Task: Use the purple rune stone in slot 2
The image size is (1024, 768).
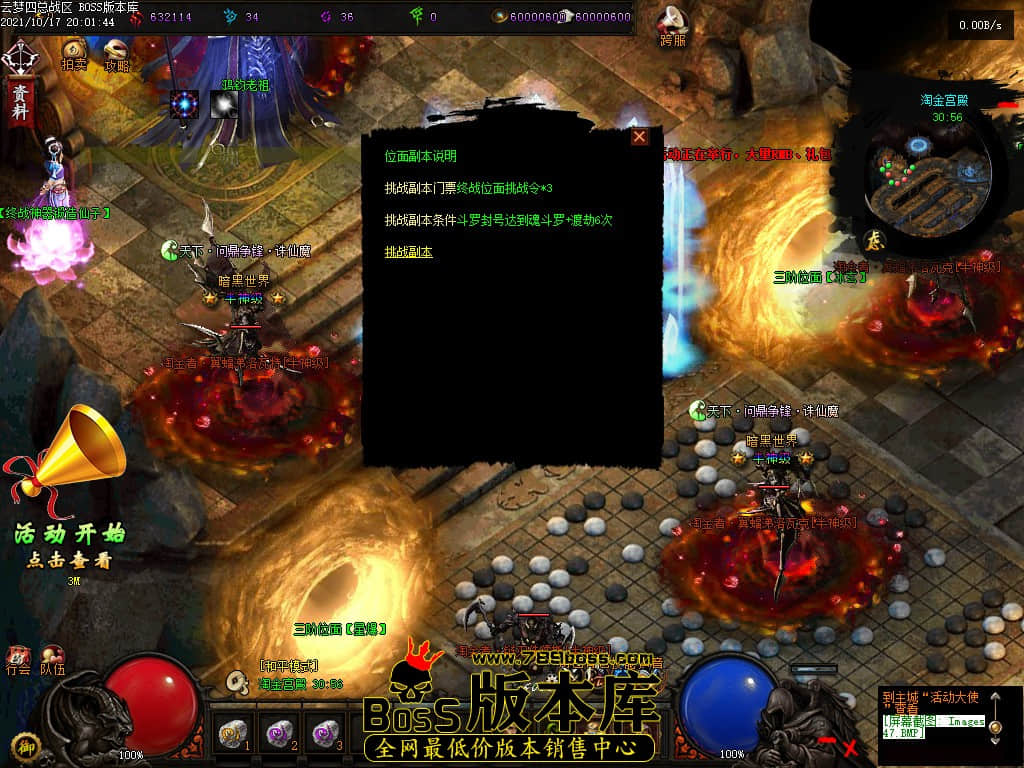Action: 280,734
